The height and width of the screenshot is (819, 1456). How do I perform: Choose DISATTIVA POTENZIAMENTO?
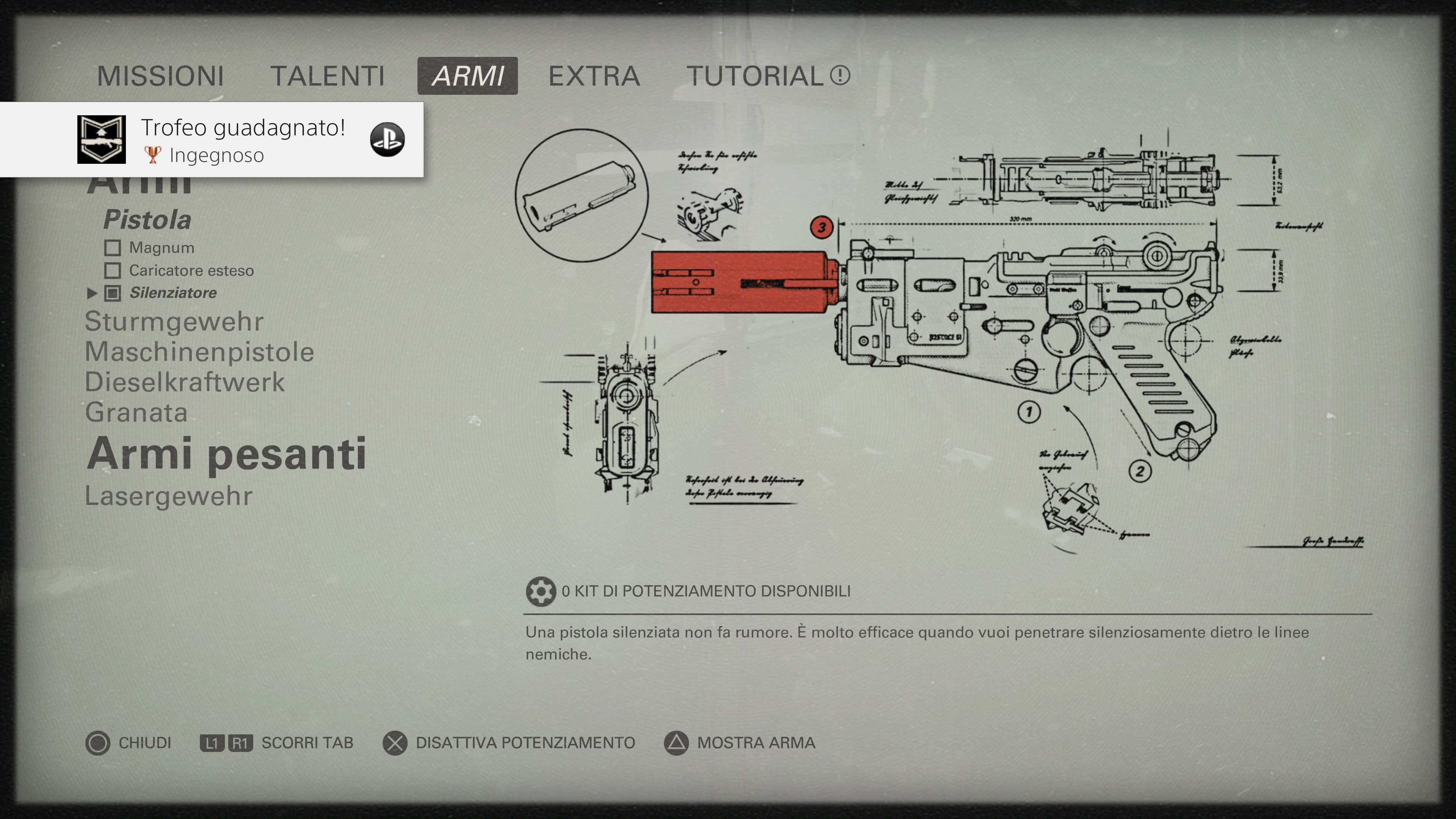(x=509, y=743)
